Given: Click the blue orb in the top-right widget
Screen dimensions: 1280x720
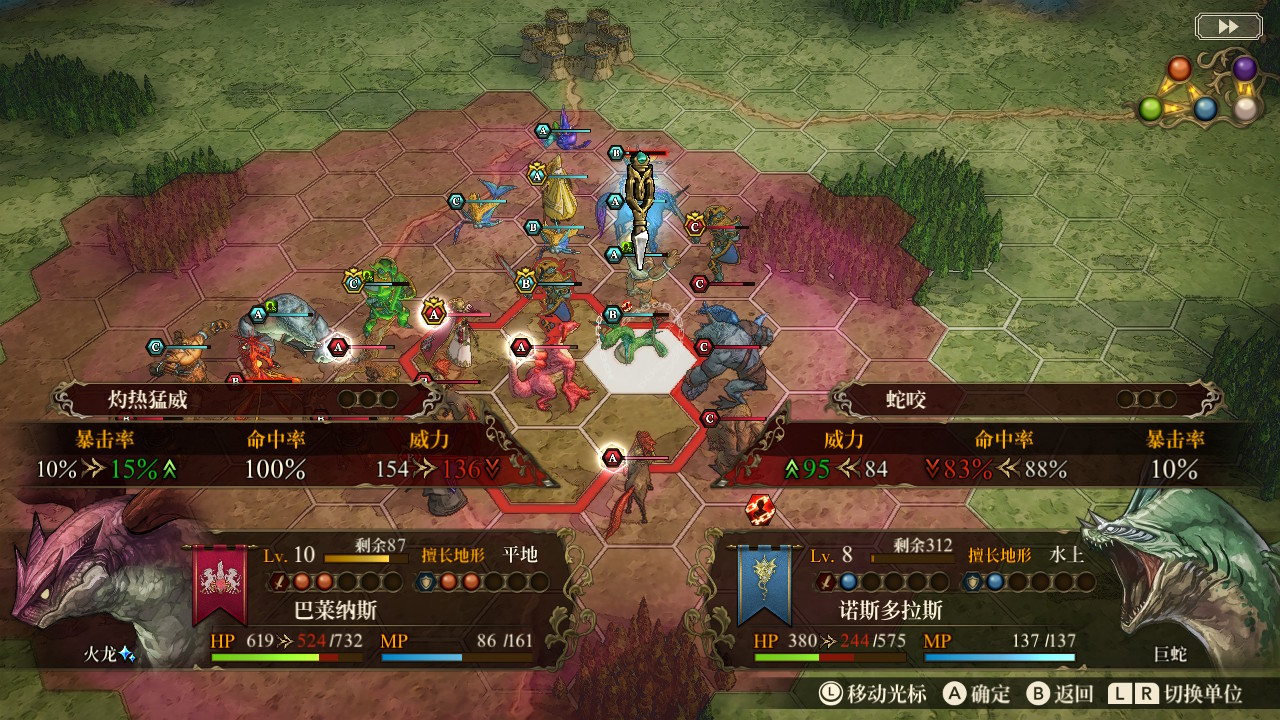Looking at the screenshot, I should tap(1205, 108).
